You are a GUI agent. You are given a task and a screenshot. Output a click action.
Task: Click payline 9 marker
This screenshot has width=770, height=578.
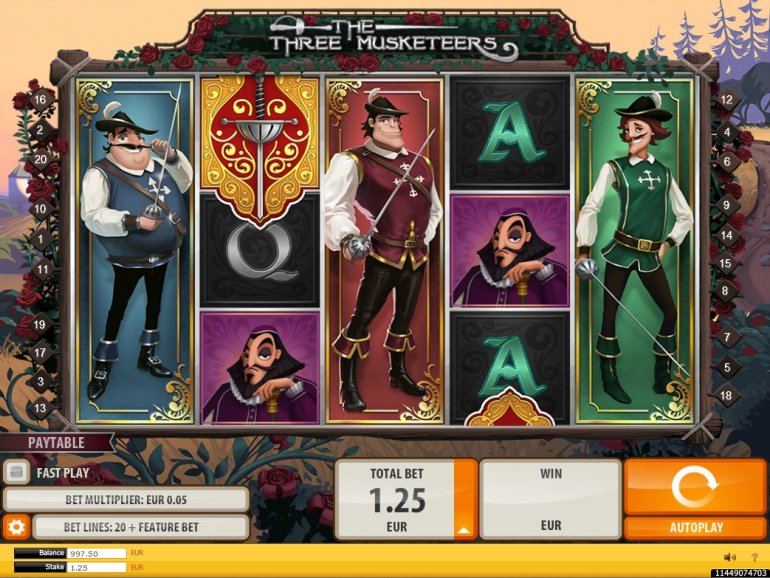727,205
